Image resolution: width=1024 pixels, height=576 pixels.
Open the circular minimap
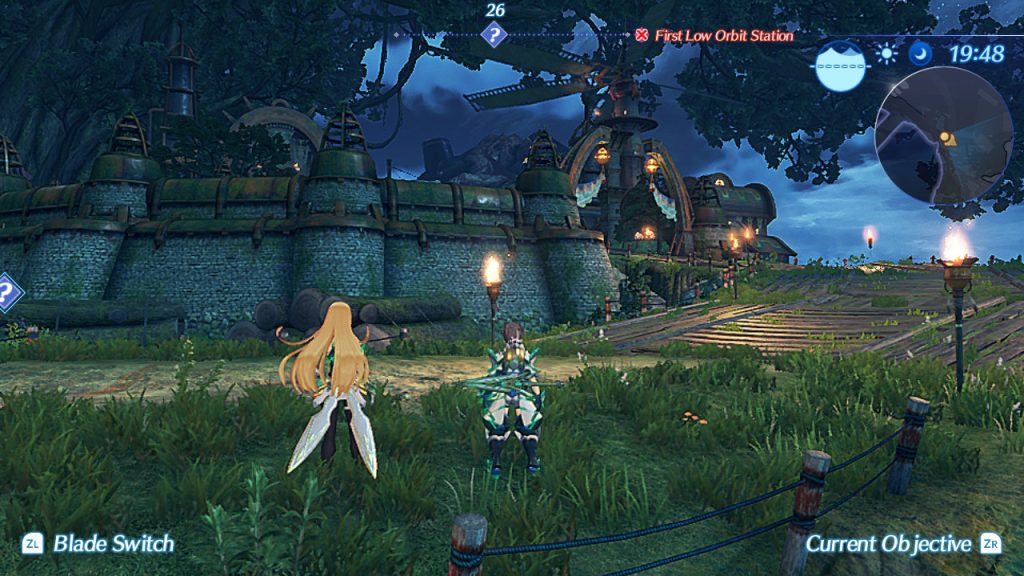[943, 135]
